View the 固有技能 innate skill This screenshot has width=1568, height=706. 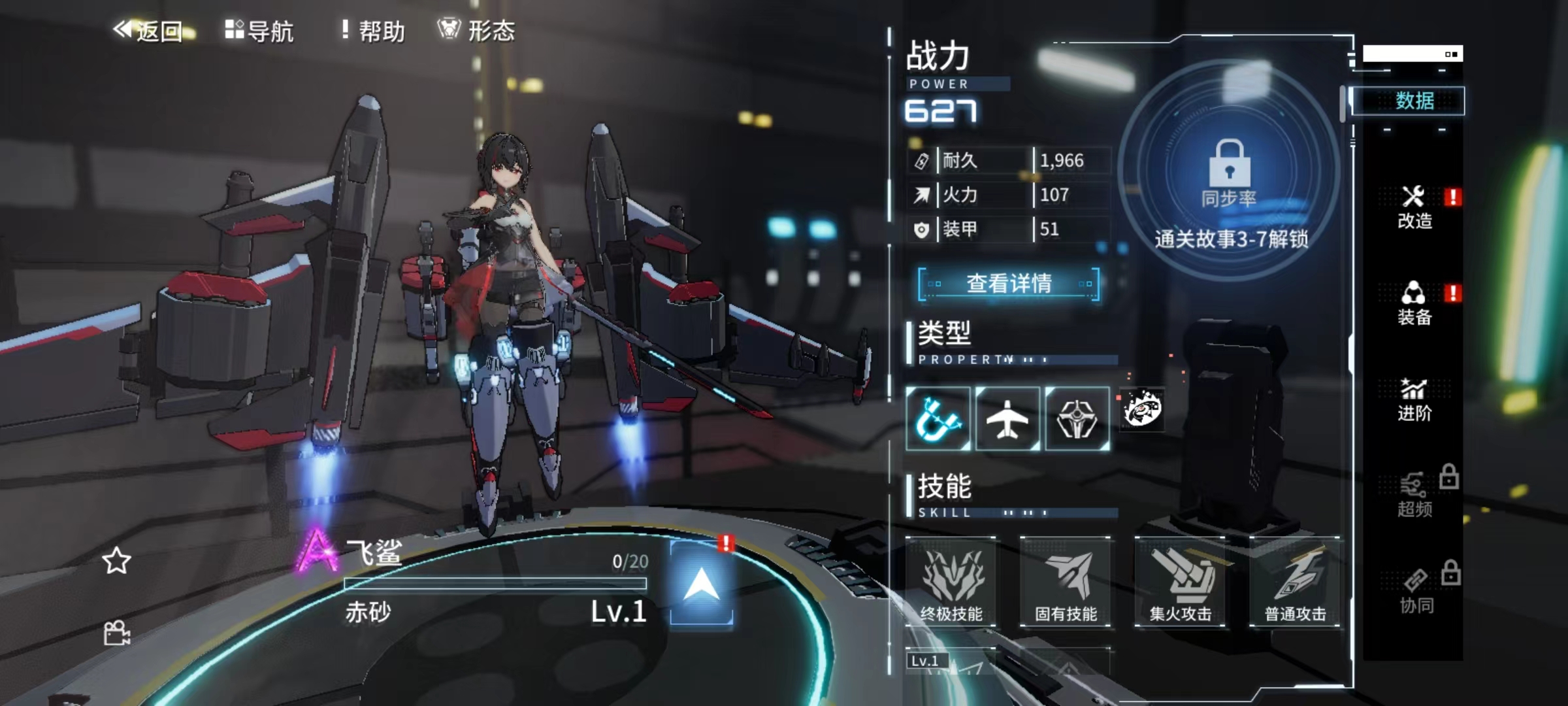1066,582
